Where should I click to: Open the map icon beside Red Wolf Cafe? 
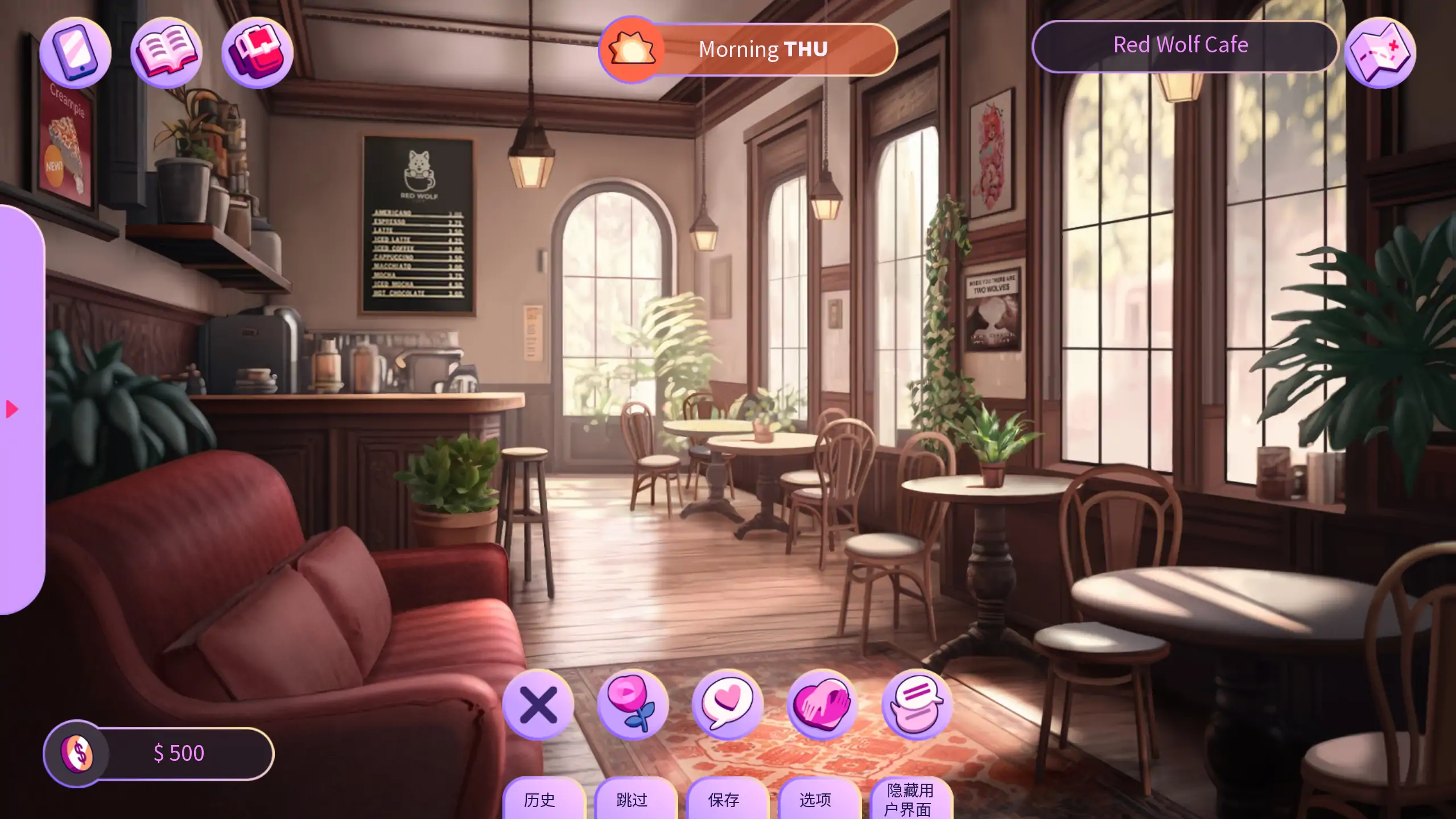click(1380, 52)
